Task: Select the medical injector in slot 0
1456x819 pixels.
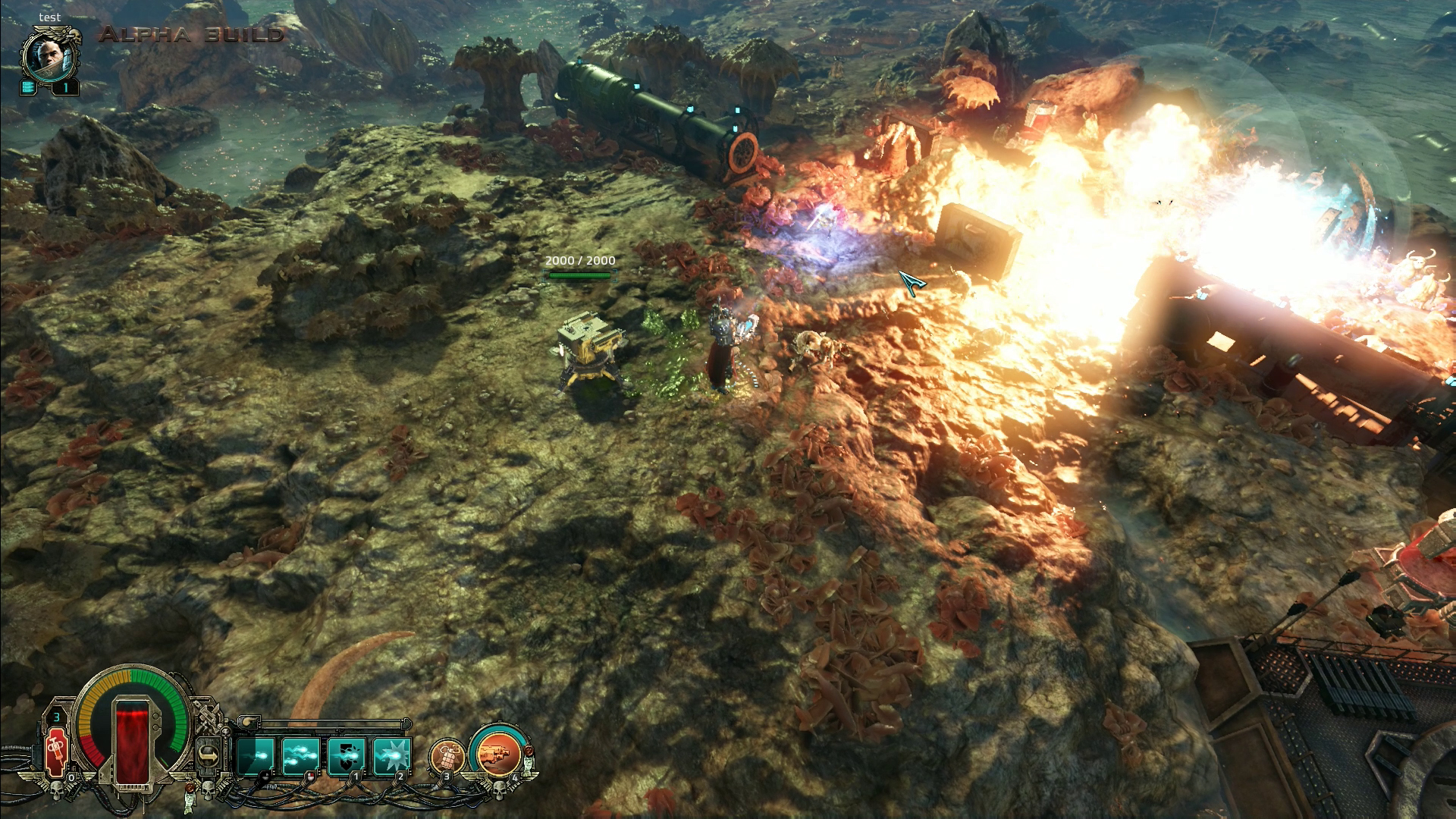Action: 56,751
